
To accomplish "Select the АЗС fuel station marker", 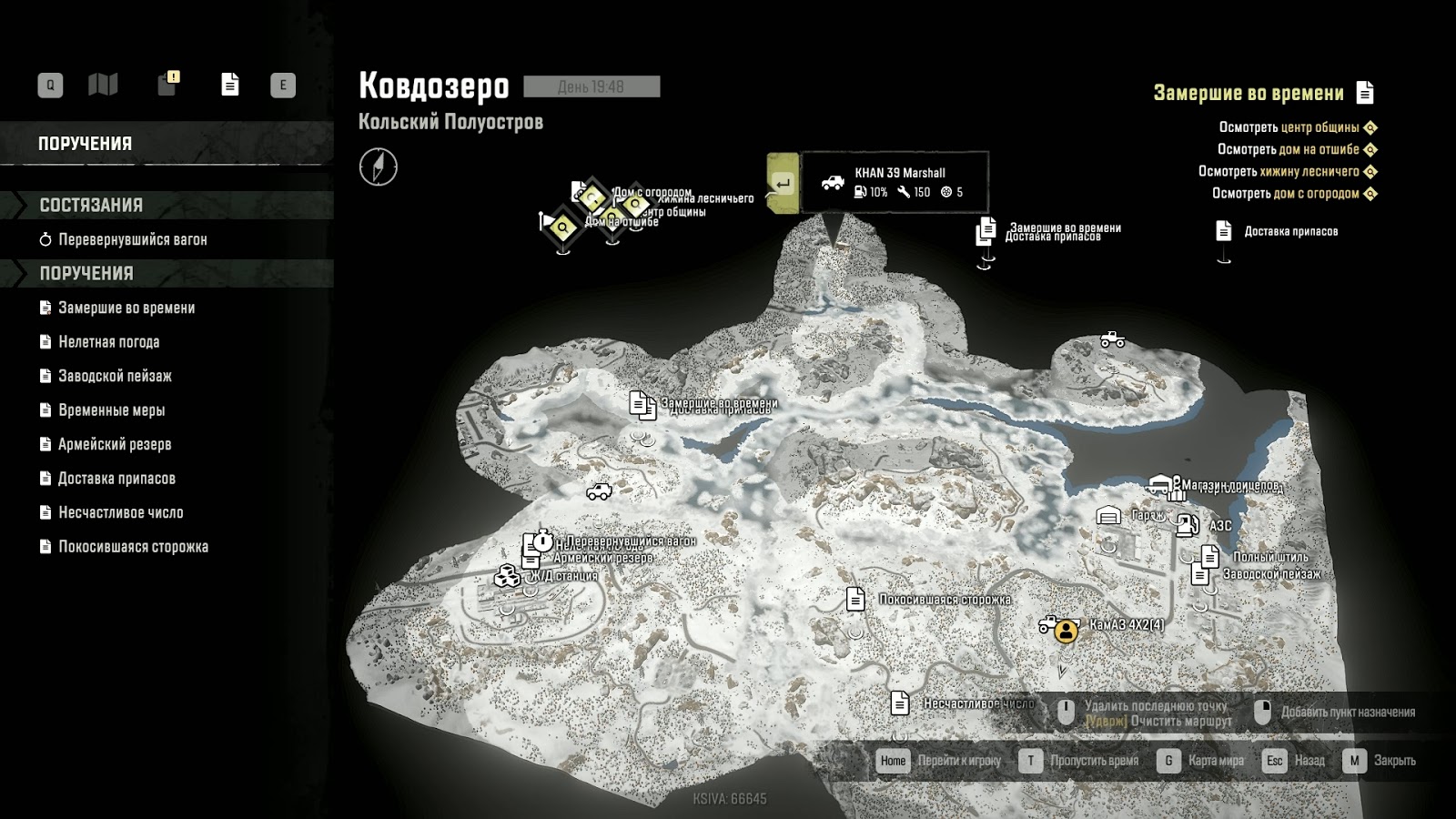I will coord(1187,525).
